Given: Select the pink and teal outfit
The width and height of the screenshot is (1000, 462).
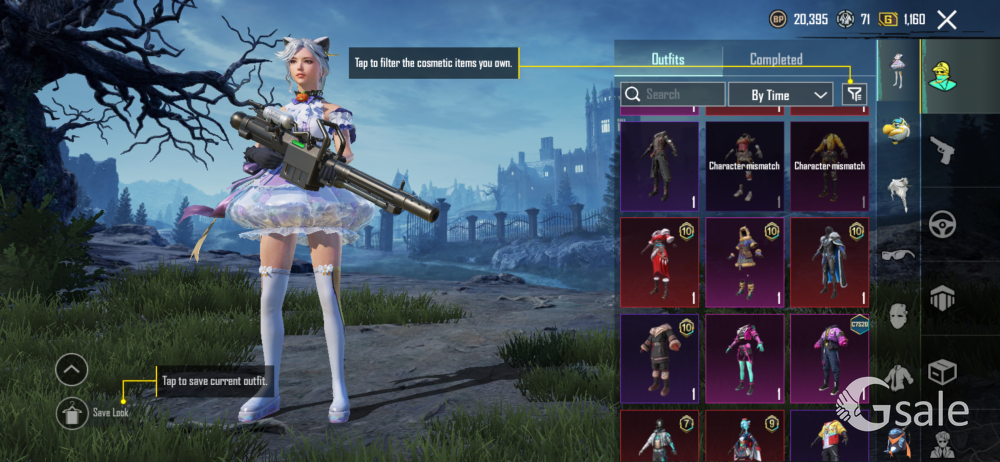Looking at the screenshot, I should [x=744, y=356].
